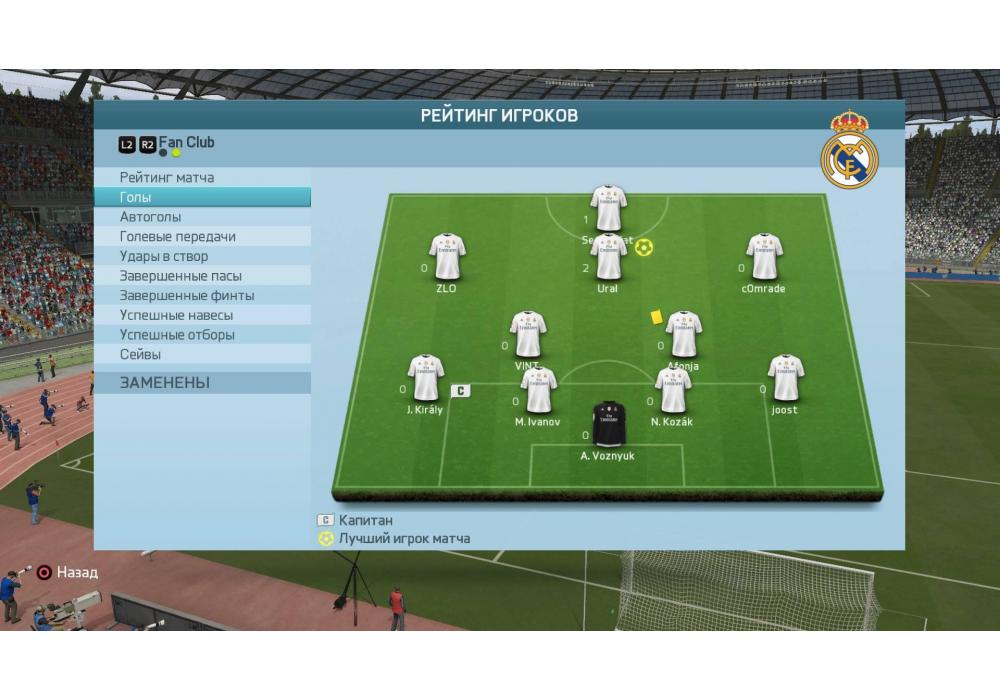Choose N. Kozák's shirt
The width and height of the screenshot is (1000, 700).
673,390
